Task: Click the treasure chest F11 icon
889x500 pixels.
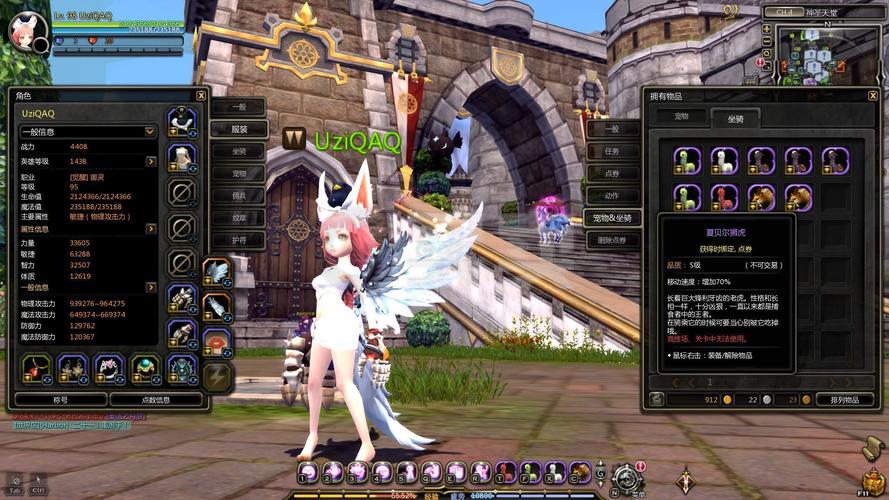Action: (874, 478)
